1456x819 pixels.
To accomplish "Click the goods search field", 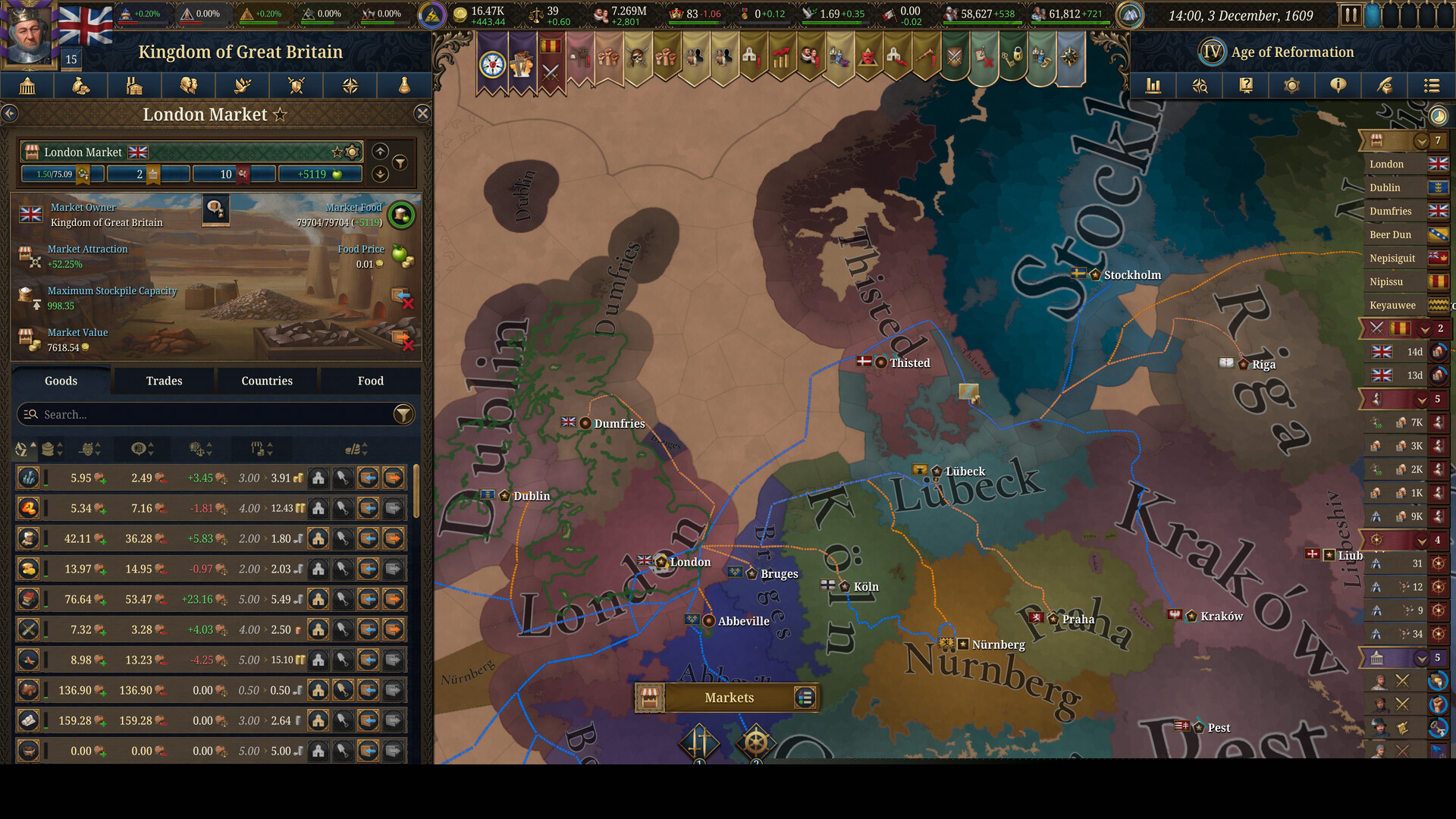I will (205, 414).
